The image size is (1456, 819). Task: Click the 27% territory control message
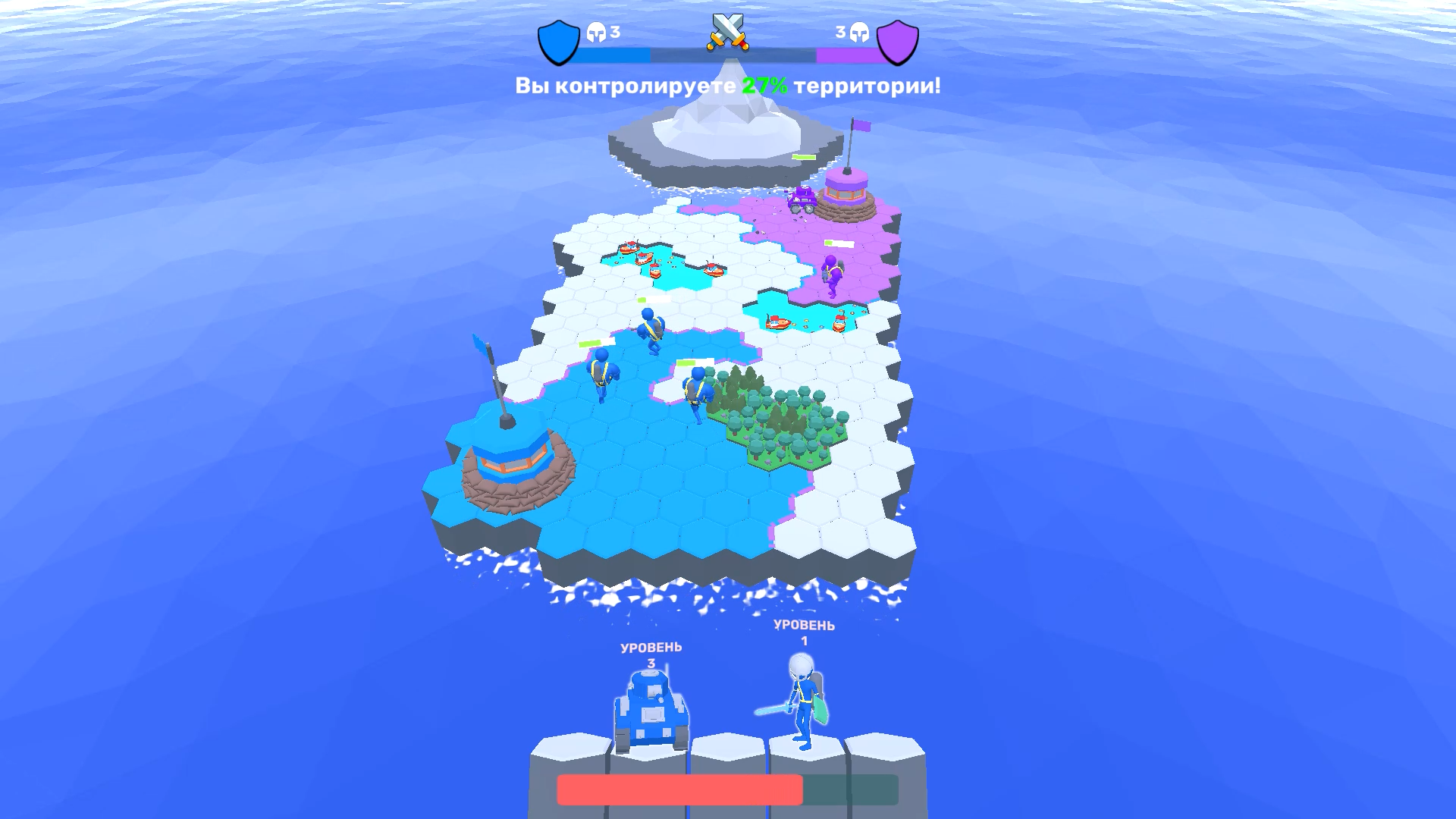(728, 86)
